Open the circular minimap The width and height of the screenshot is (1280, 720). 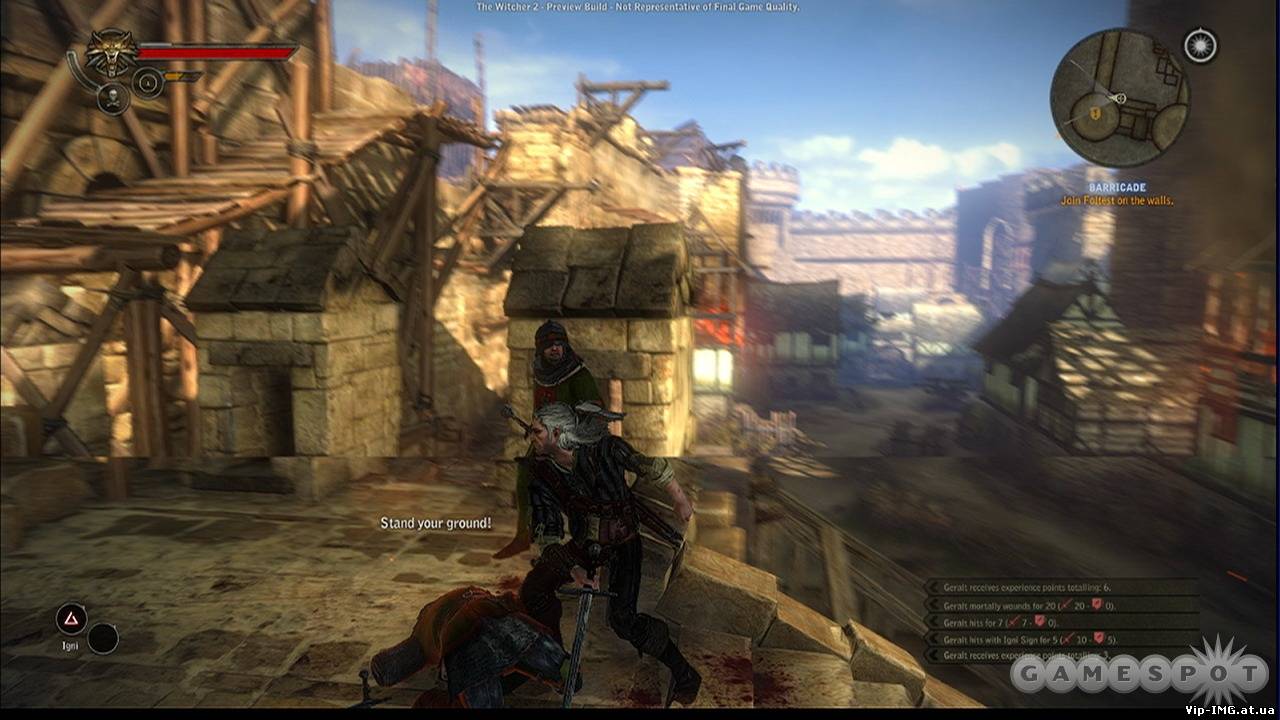point(1119,97)
